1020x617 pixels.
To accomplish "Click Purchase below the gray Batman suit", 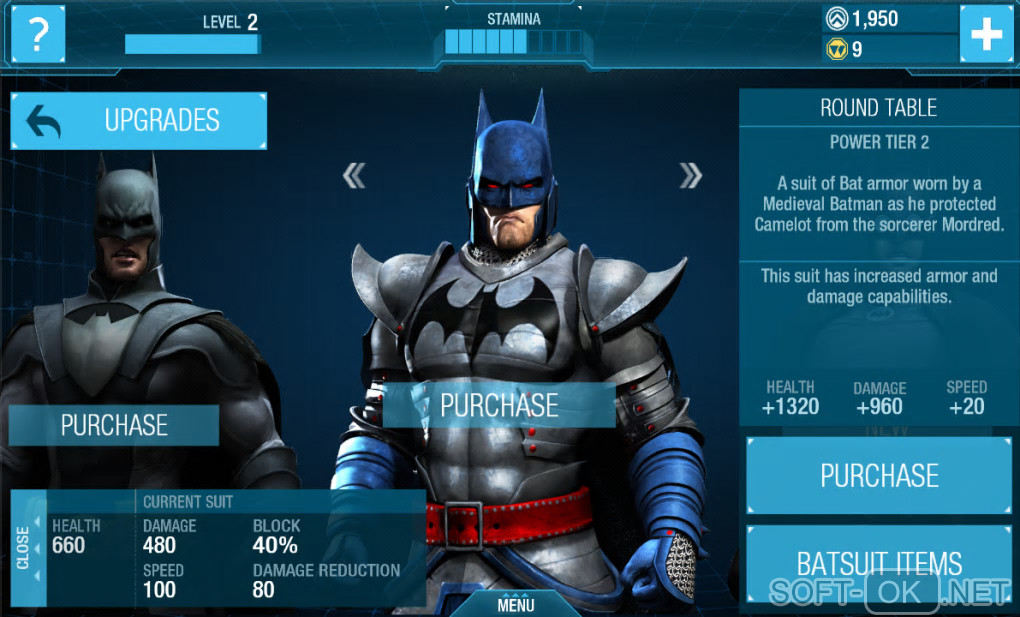I will [114, 425].
